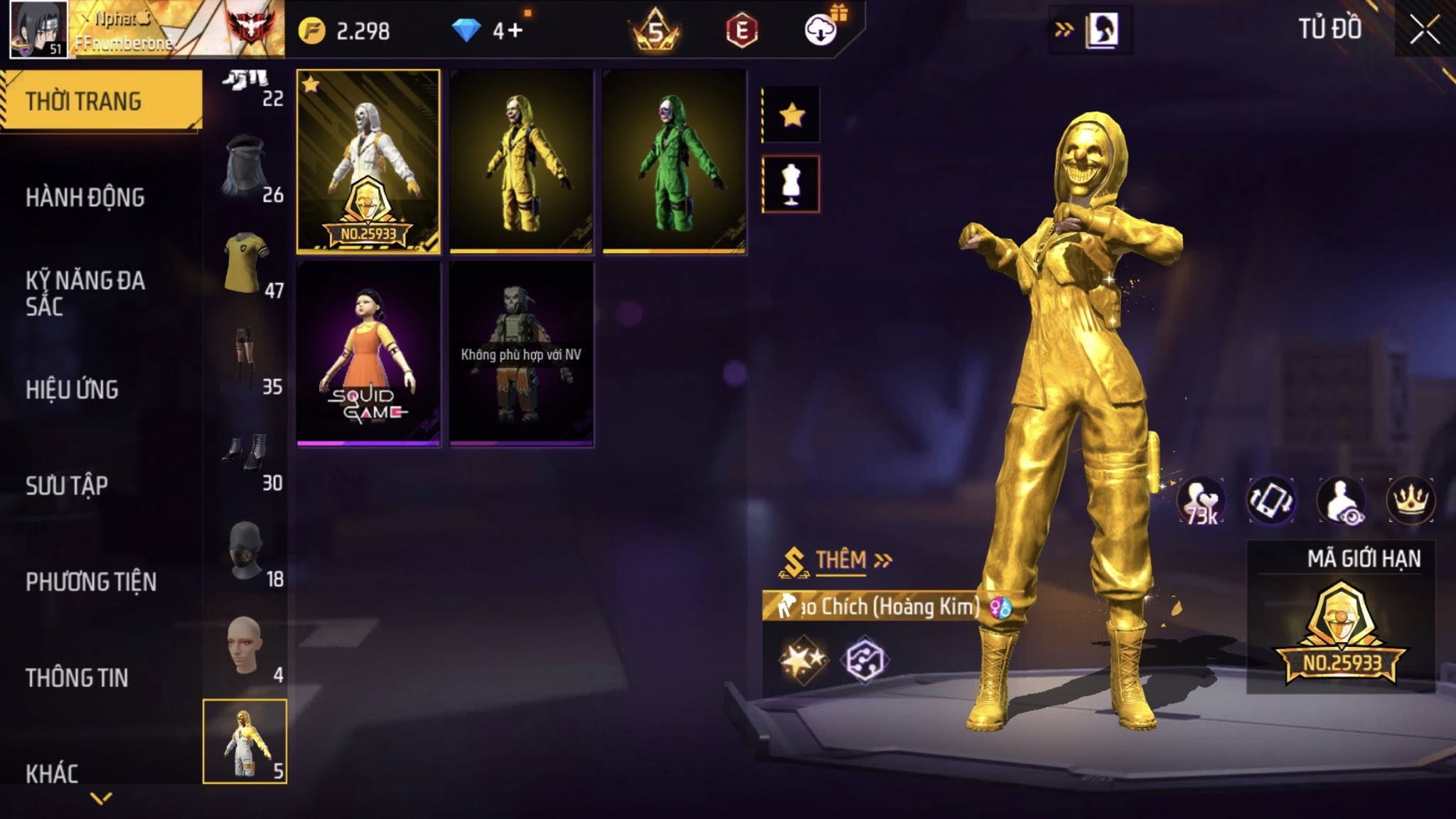Show favorites with the star filter

[x=791, y=114]
